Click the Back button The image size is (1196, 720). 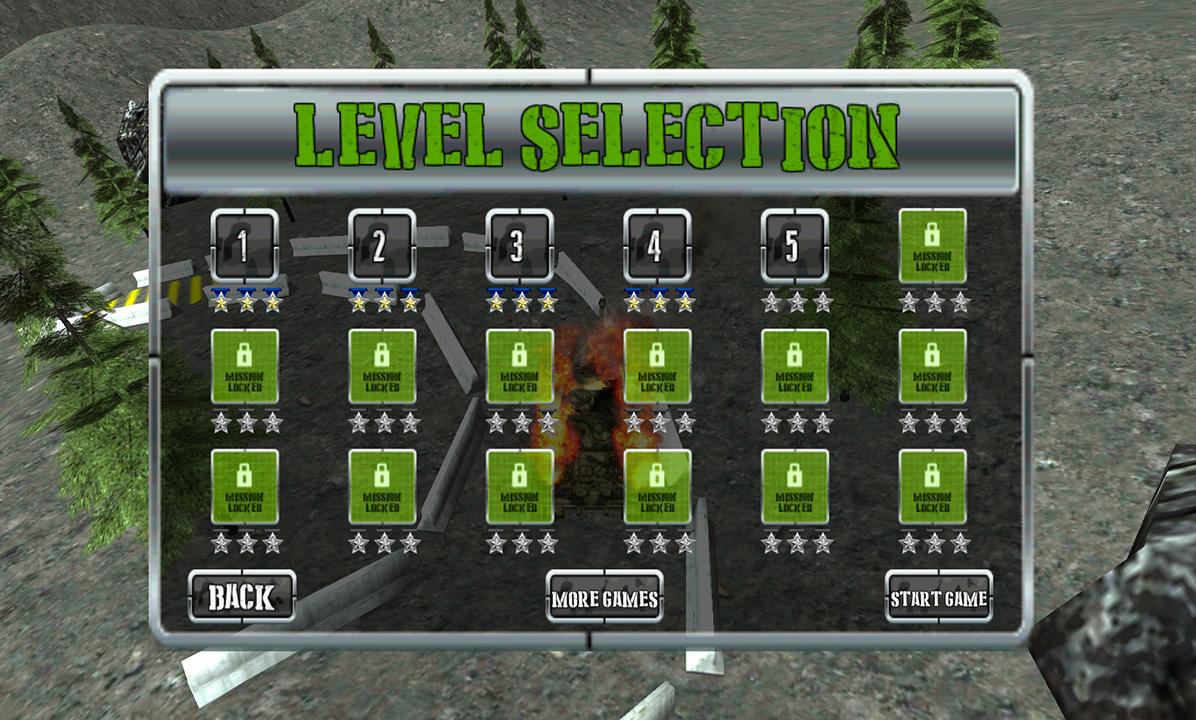pos(242,597)
